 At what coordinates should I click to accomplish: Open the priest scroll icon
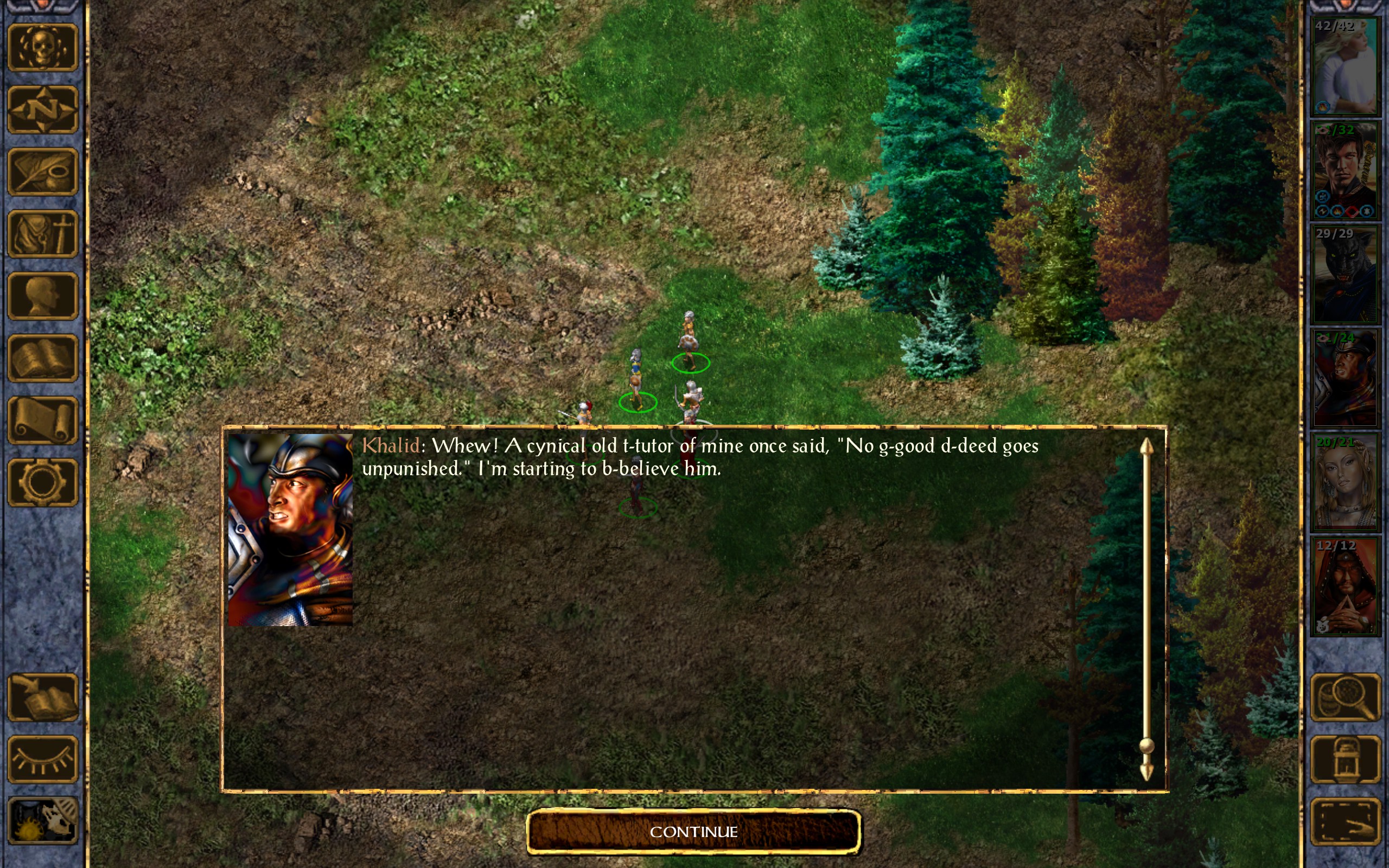tap(42, 420)
